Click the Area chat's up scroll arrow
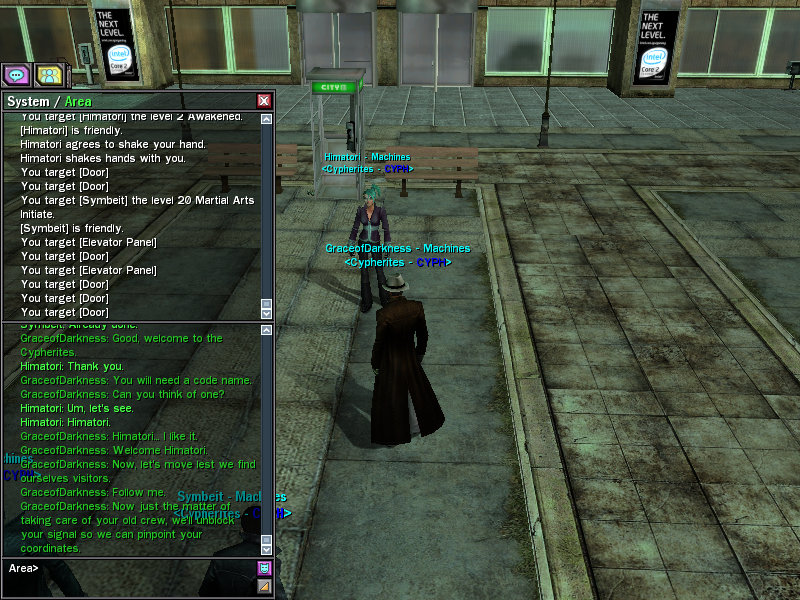 click(266, 329)
